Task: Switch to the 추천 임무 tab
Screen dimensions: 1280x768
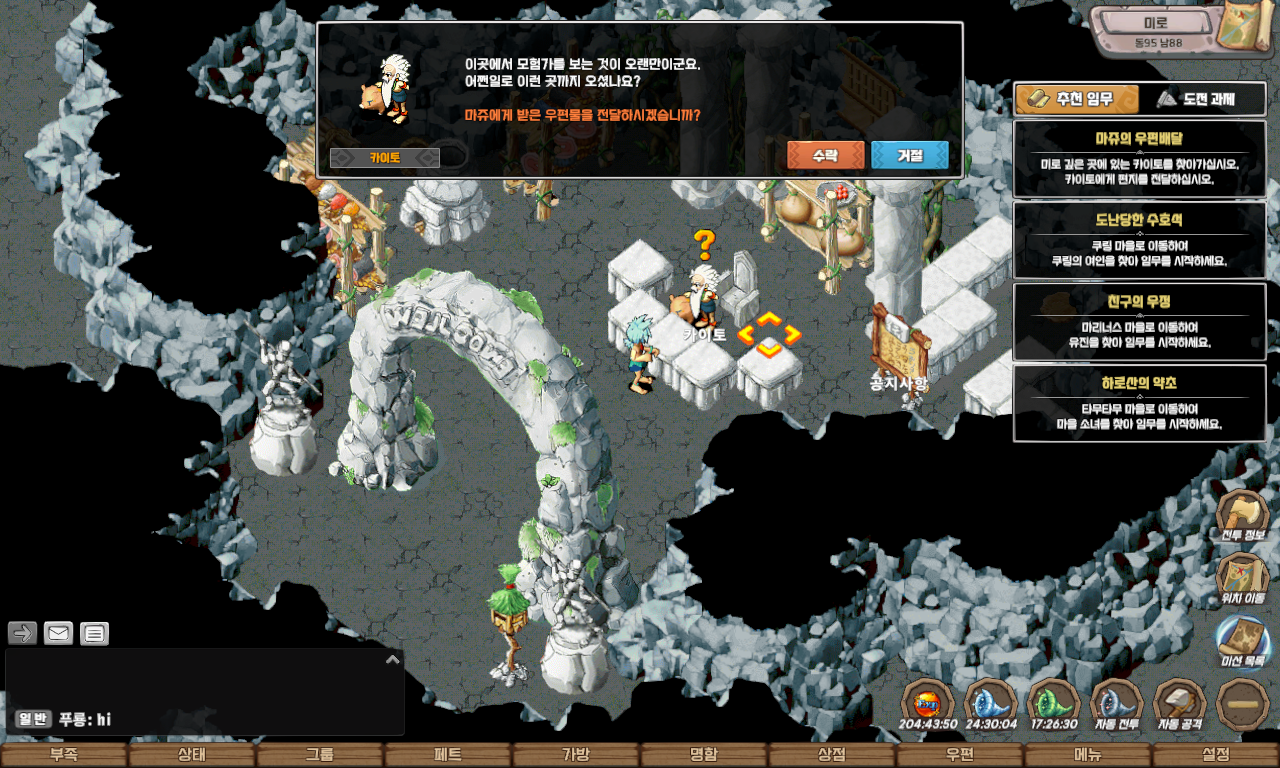Action: pyautogui.click(x=1077, y=99)
